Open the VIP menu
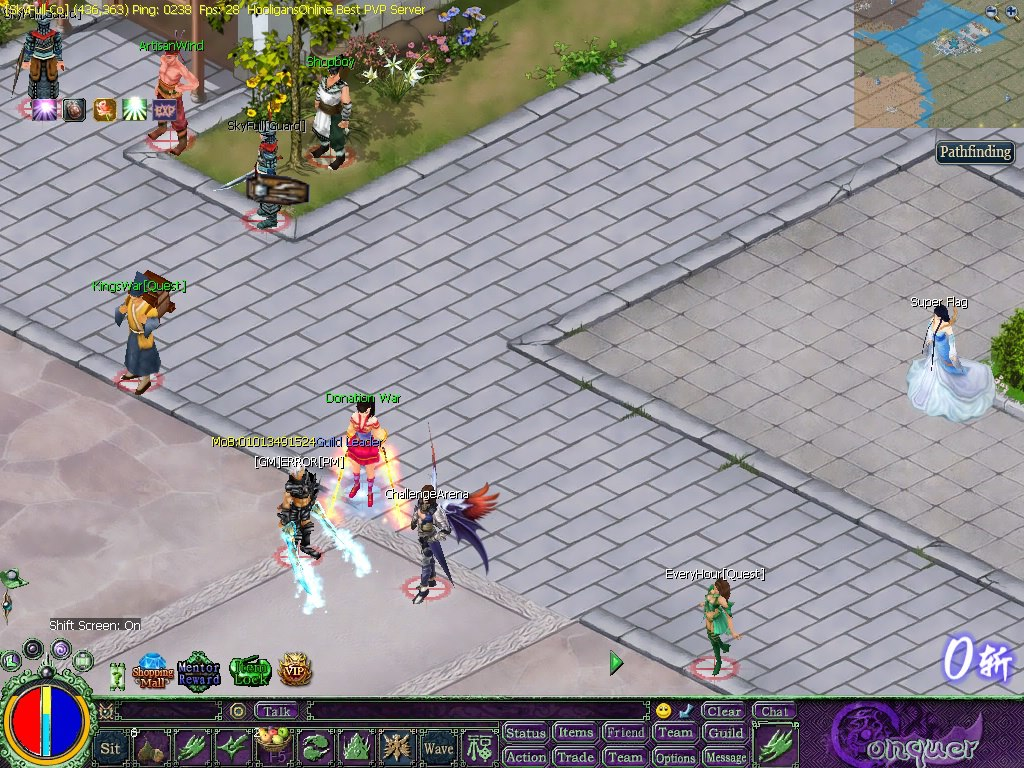This screenshot has width=1024, height=768. (x=295, y=669)
